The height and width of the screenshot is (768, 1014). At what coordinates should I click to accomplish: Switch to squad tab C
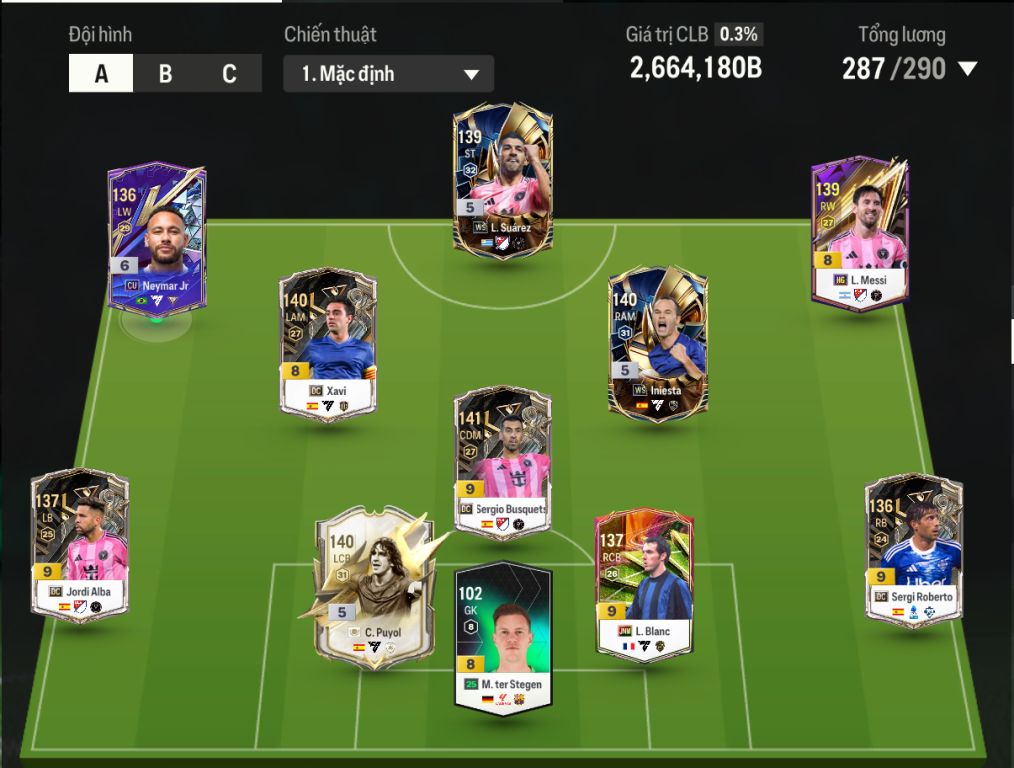pos(229,74)
